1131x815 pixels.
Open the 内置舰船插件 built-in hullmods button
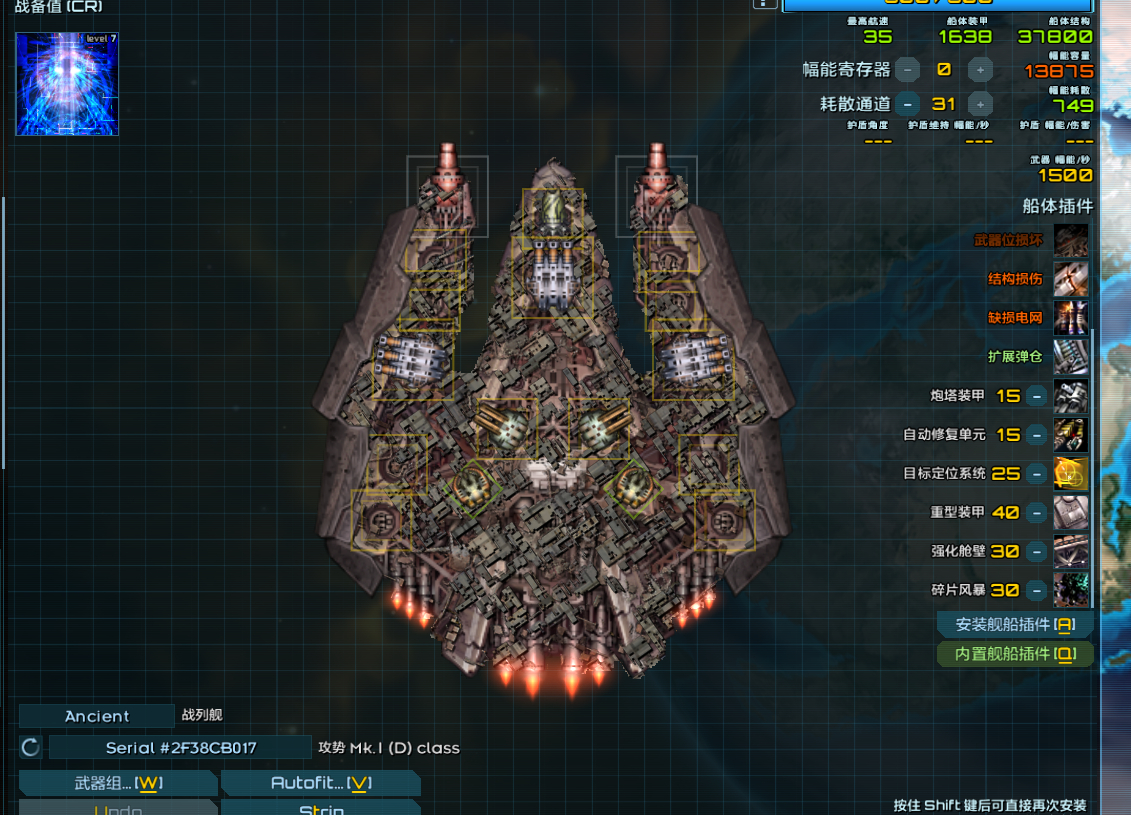coord(1014,654)
